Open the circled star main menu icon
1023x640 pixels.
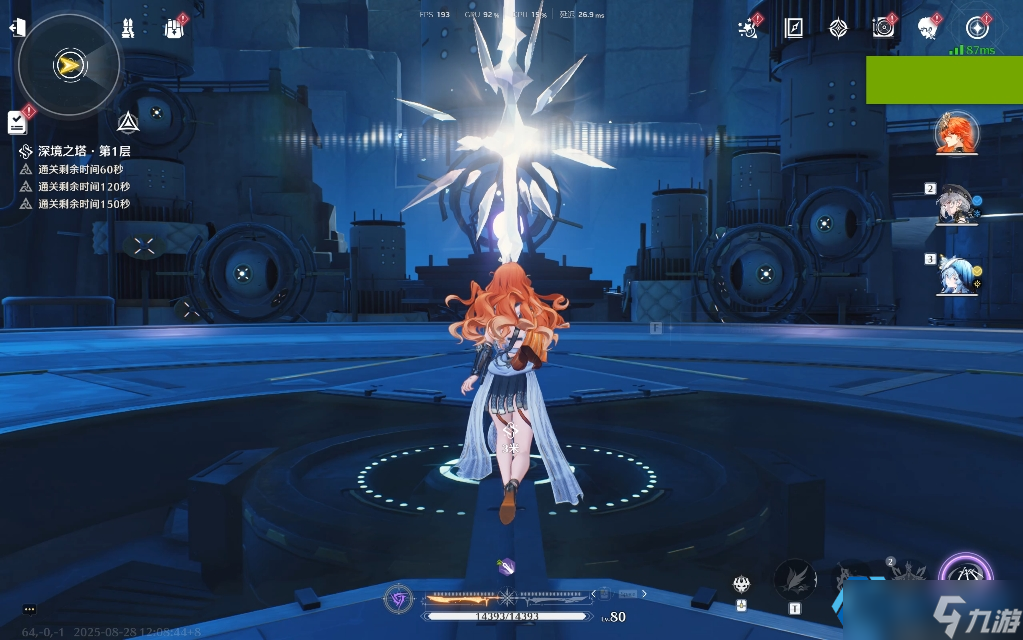(x=977, y=28)
